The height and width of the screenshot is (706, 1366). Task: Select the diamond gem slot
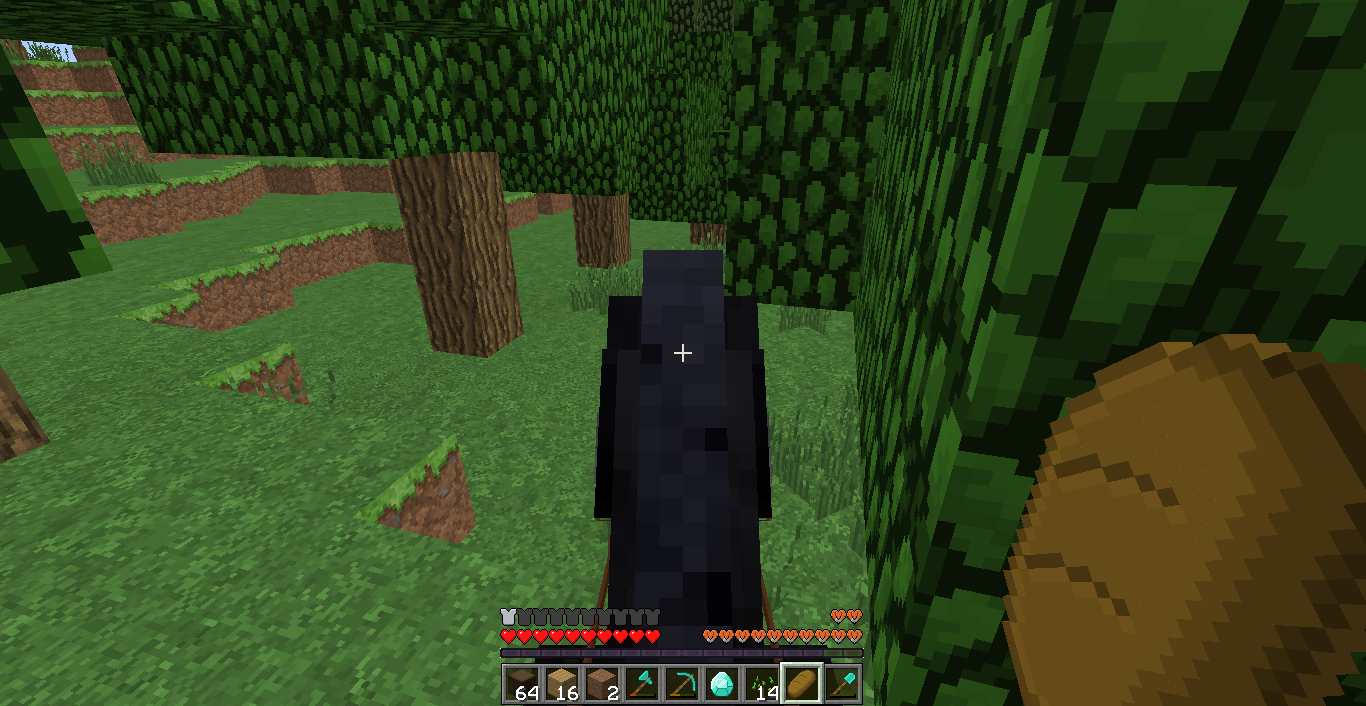point(721,684)
